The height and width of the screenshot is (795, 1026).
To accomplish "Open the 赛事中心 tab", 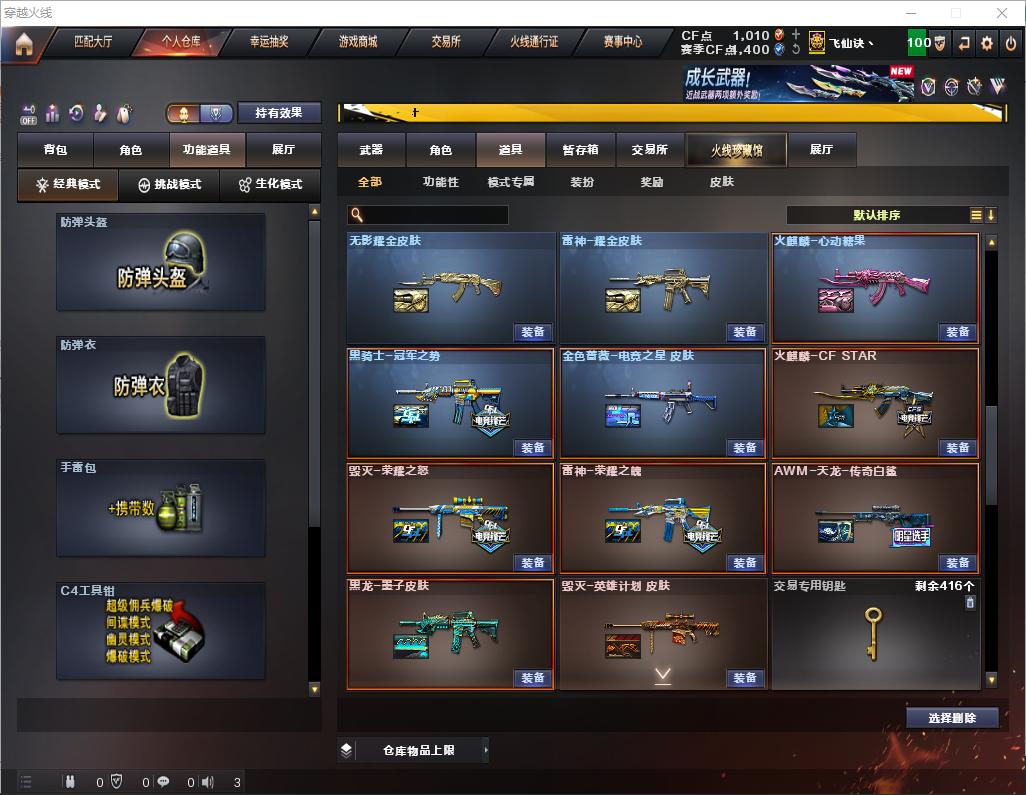I will click(x=622, y=42).
